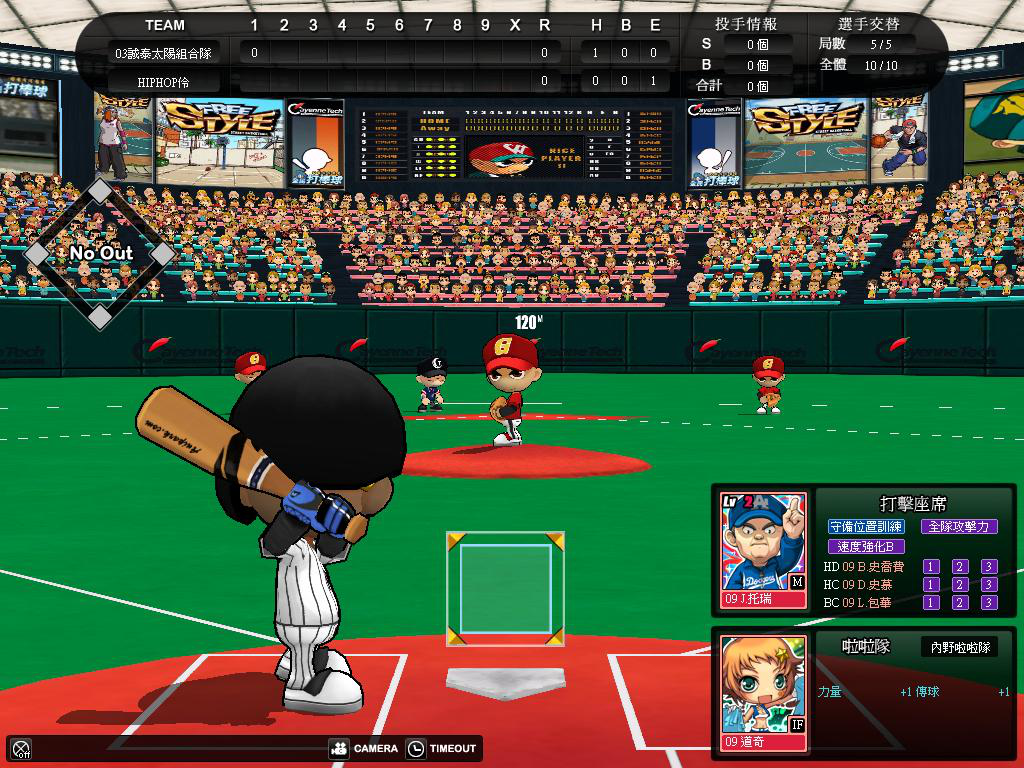The image size is (1024, 768).
Task: Activate the 守備位置訓練 skill
Action: pyautogui.click(x=866, y=526)
